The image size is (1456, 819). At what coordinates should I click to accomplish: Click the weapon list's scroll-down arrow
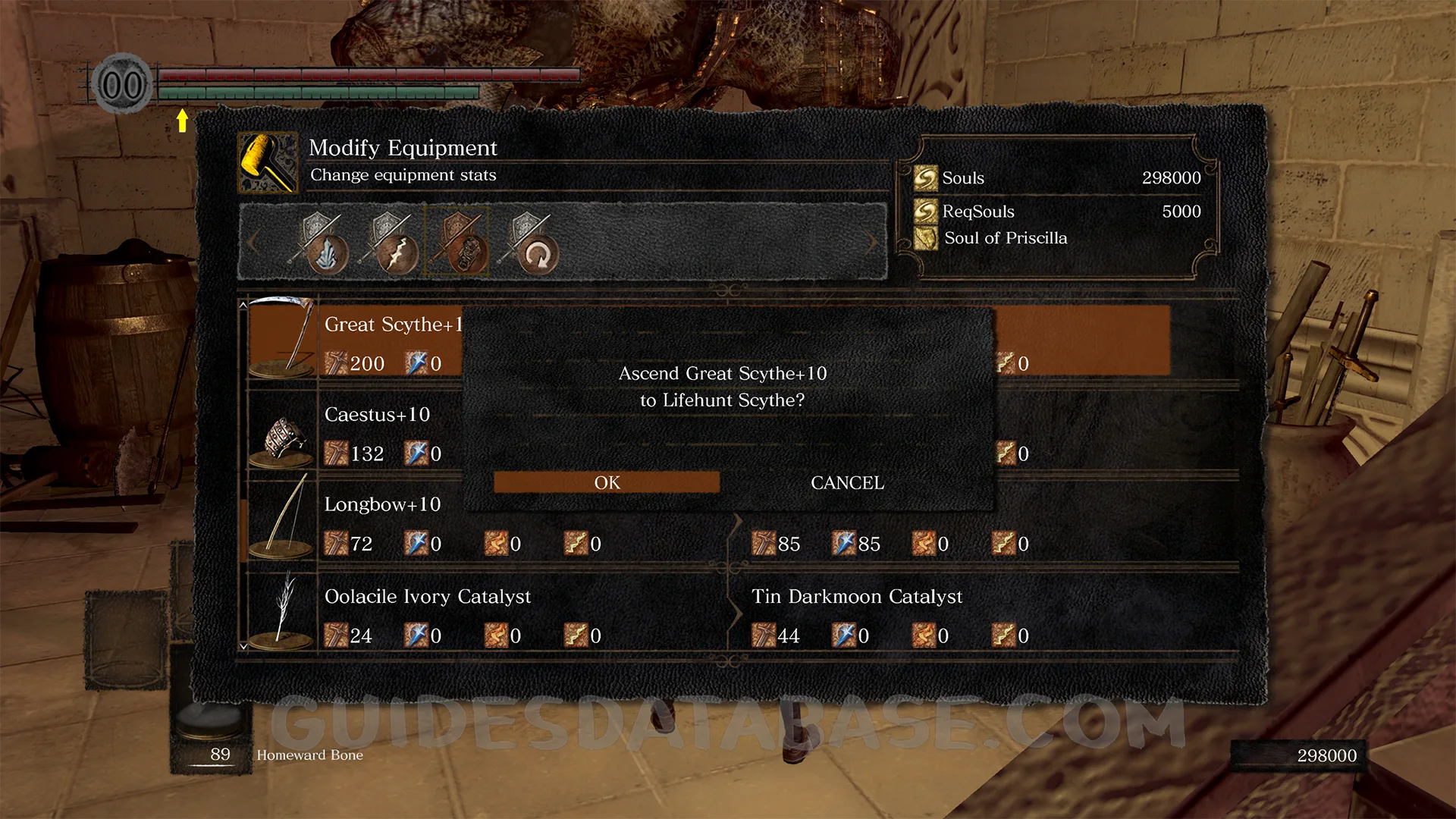pyautogui.click(x=243, y=646)
